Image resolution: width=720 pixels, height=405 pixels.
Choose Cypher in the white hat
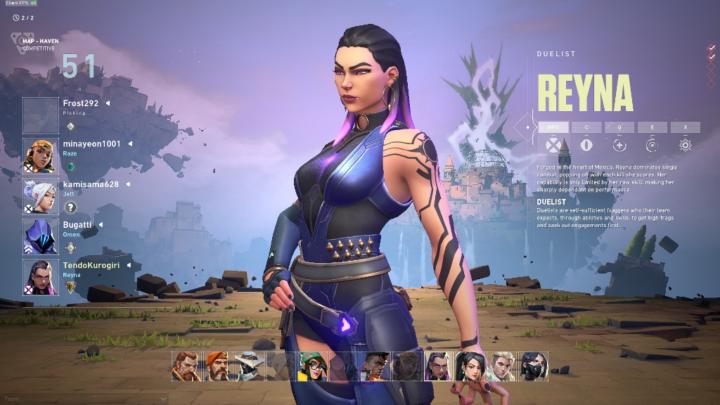coord(248,366)
